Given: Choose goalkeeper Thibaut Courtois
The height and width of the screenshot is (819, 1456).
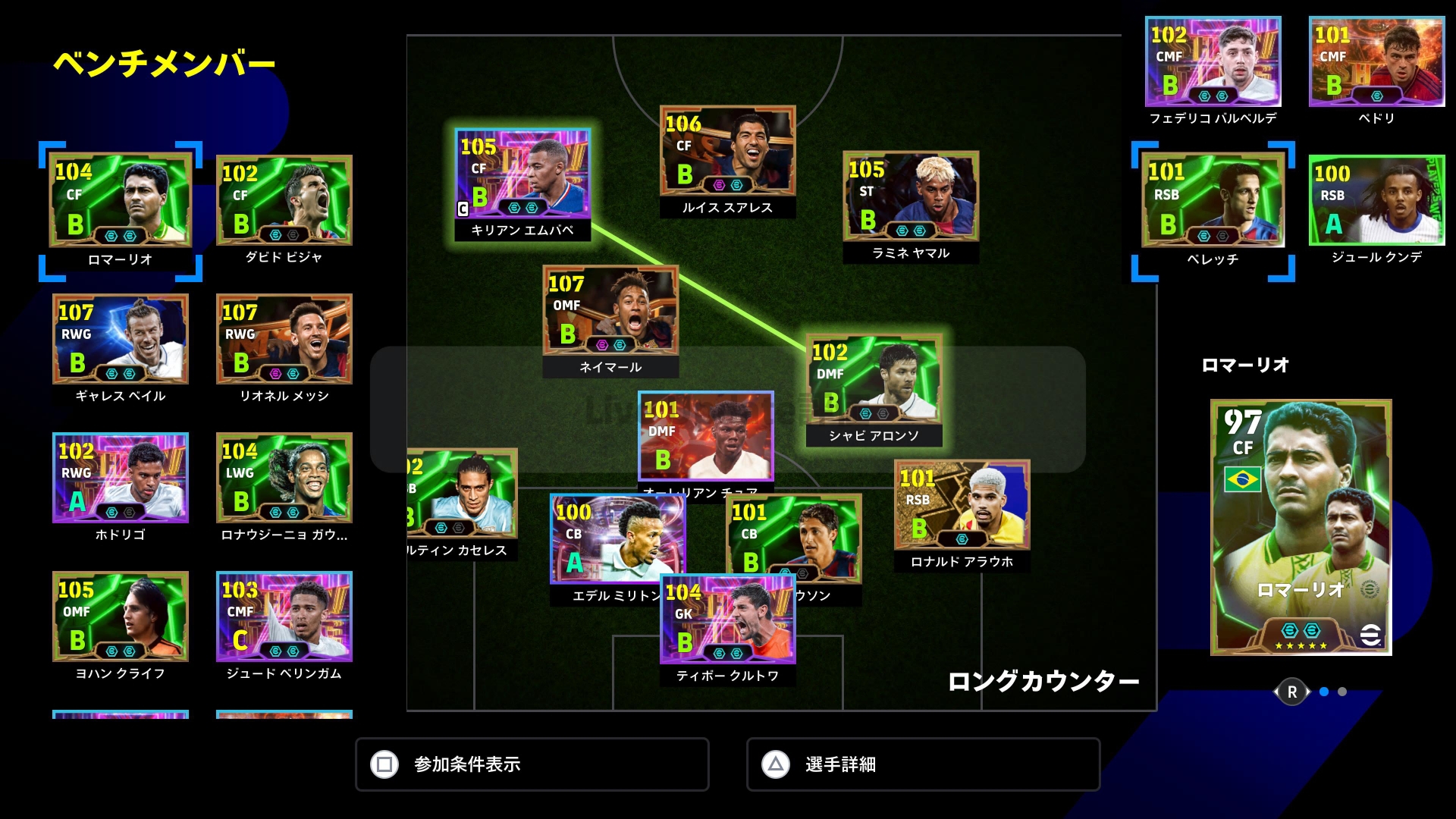Looking at the screenshot, I should [728, 620].
